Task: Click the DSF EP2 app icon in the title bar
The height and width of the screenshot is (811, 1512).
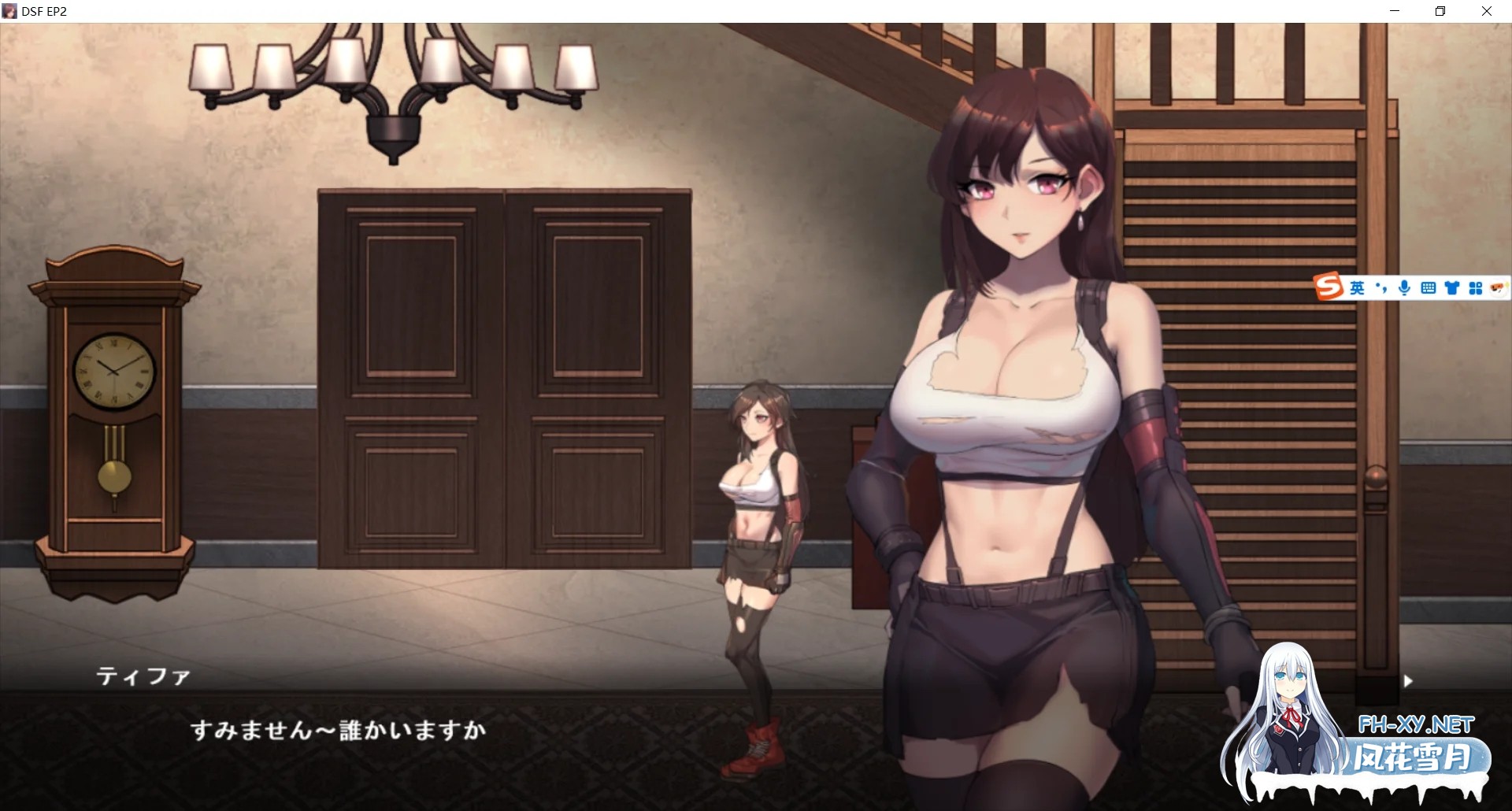Action: [11, 11]
